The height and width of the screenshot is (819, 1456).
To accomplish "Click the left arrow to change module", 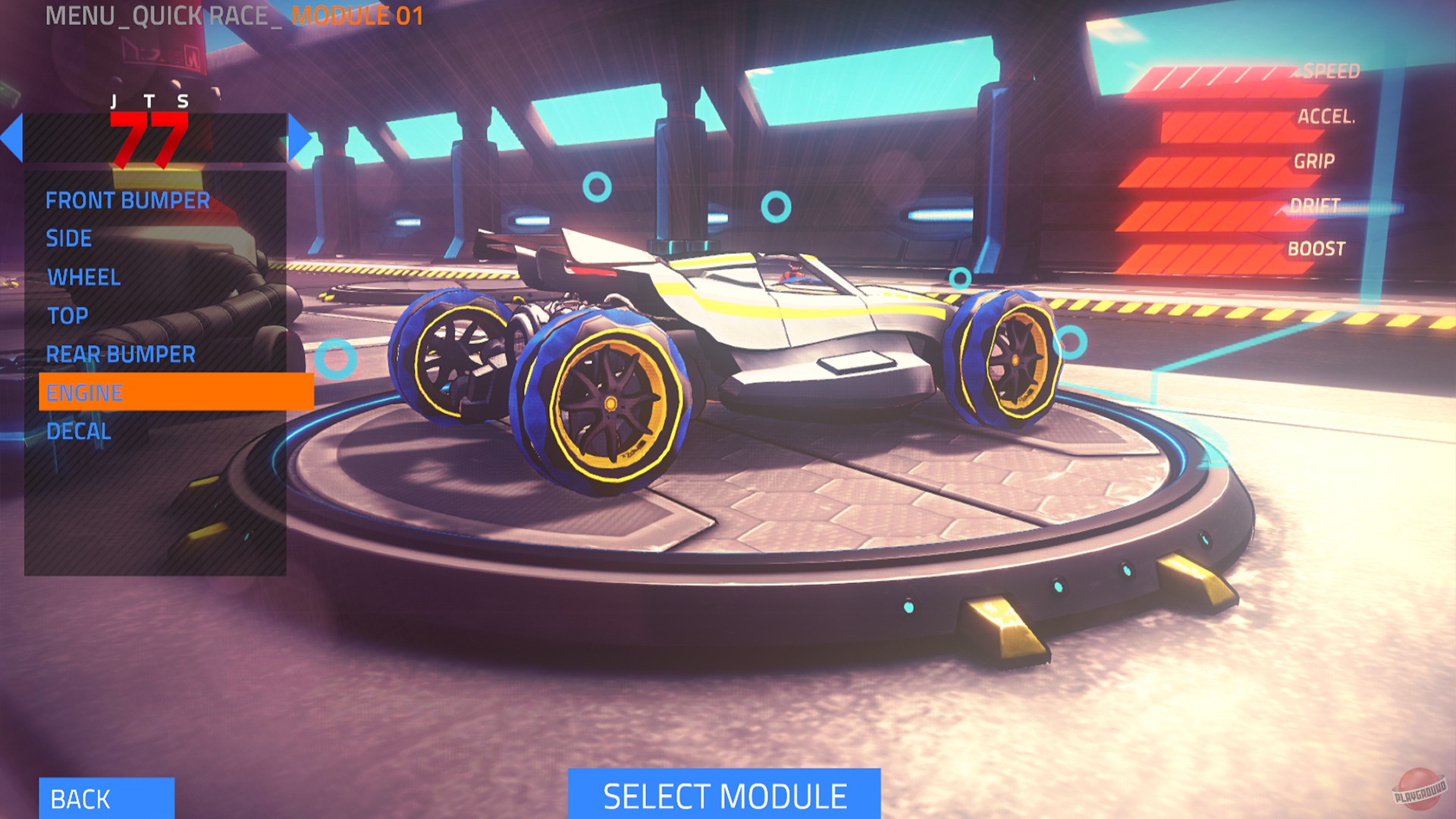I will [x=11, y=136].
